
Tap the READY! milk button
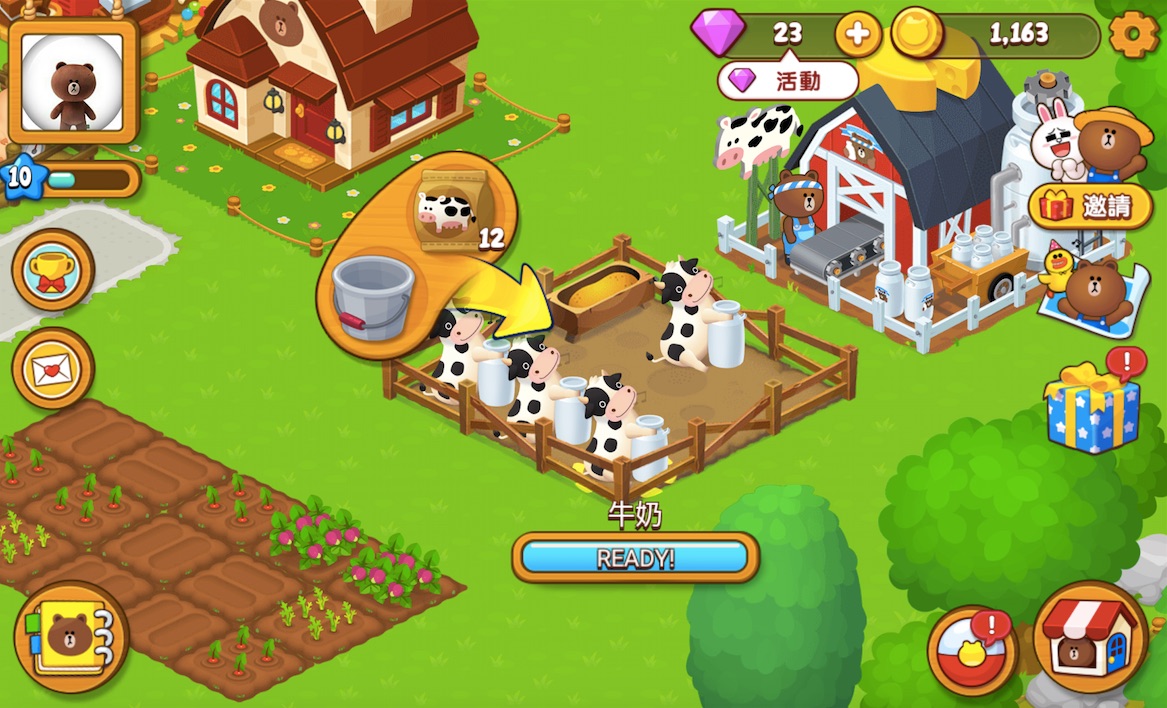point(635,558)
